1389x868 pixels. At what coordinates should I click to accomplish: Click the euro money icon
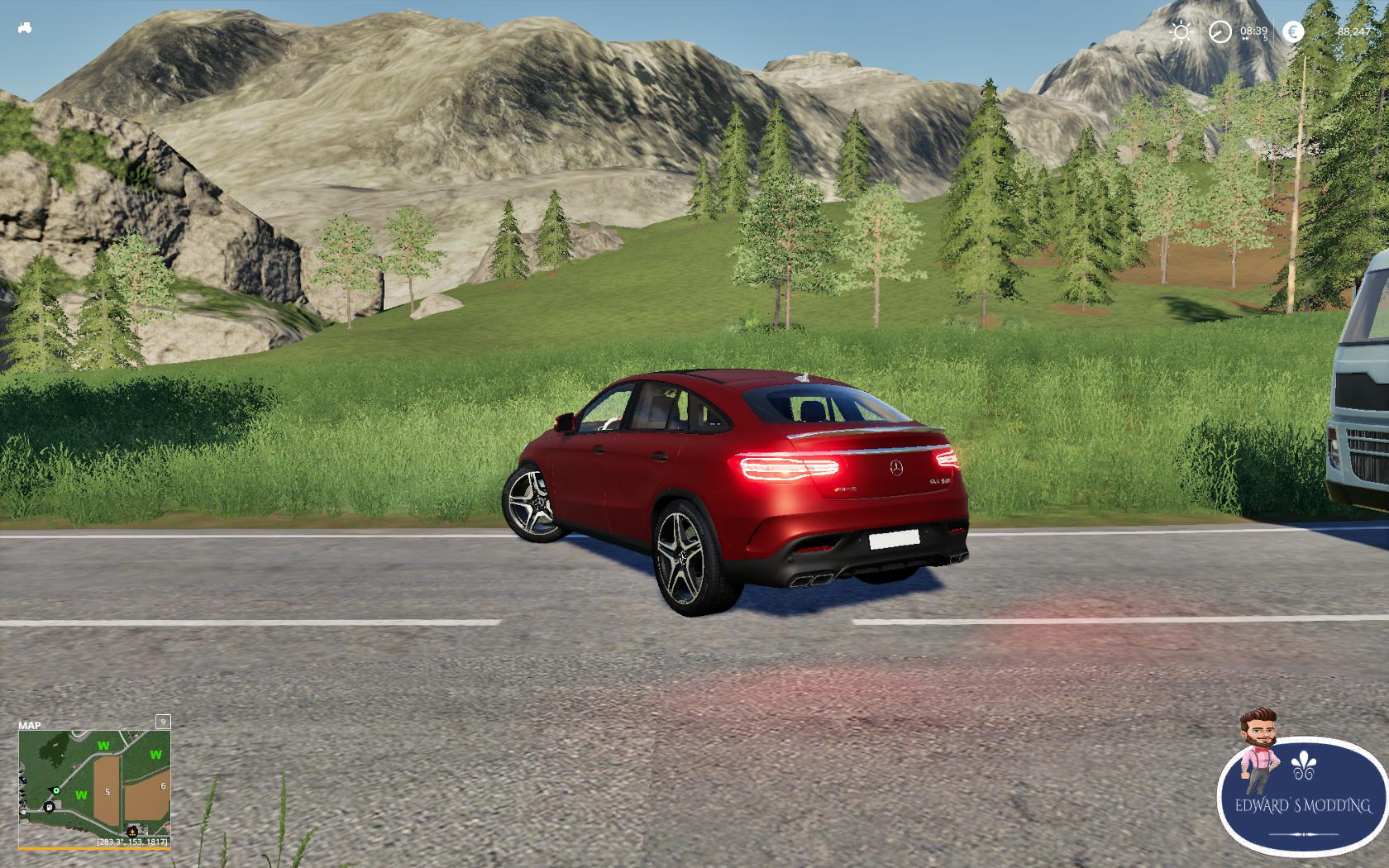click(1292, 32)
